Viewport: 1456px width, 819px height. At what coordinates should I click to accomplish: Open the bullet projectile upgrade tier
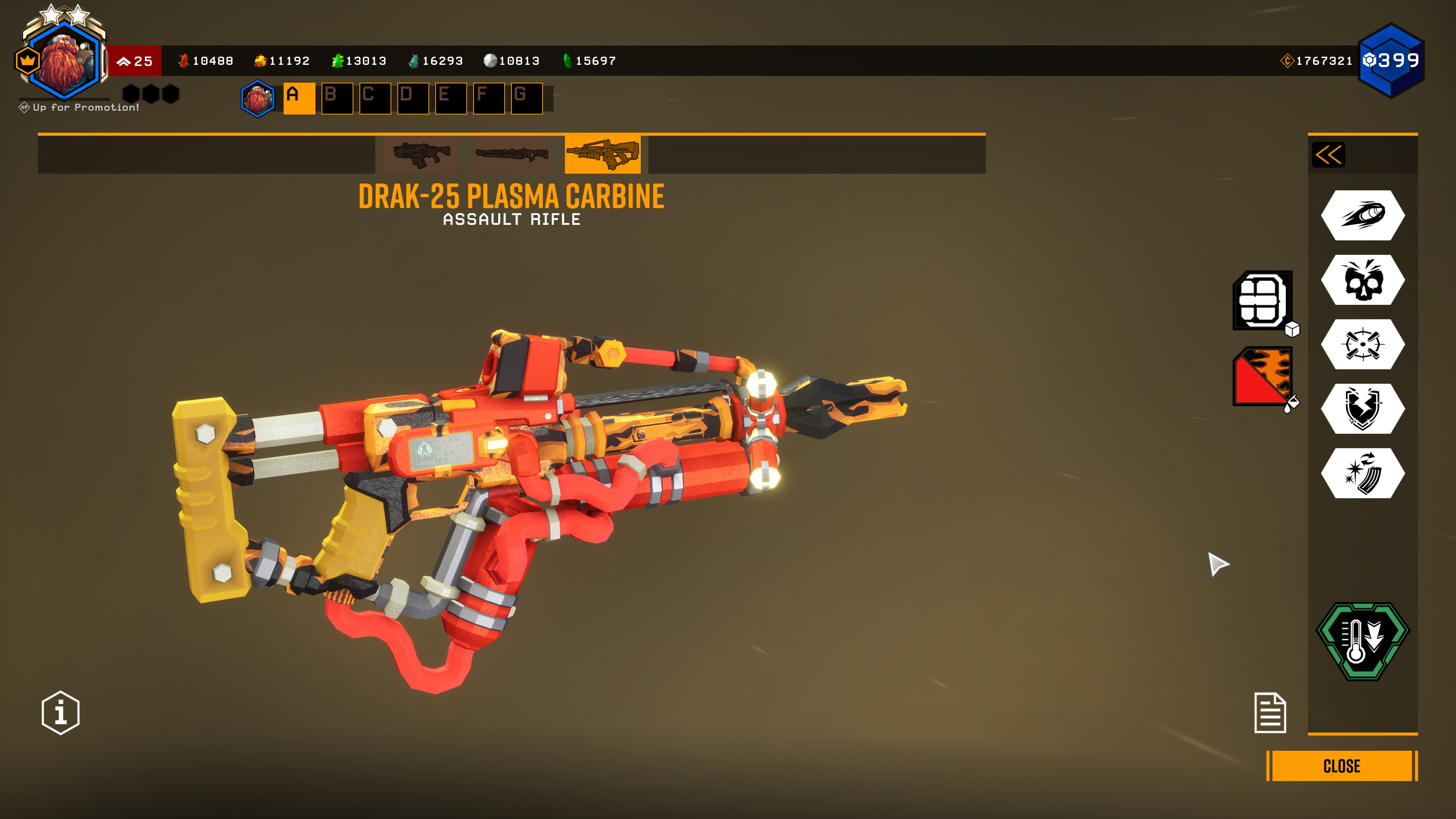pos(1362,215)
